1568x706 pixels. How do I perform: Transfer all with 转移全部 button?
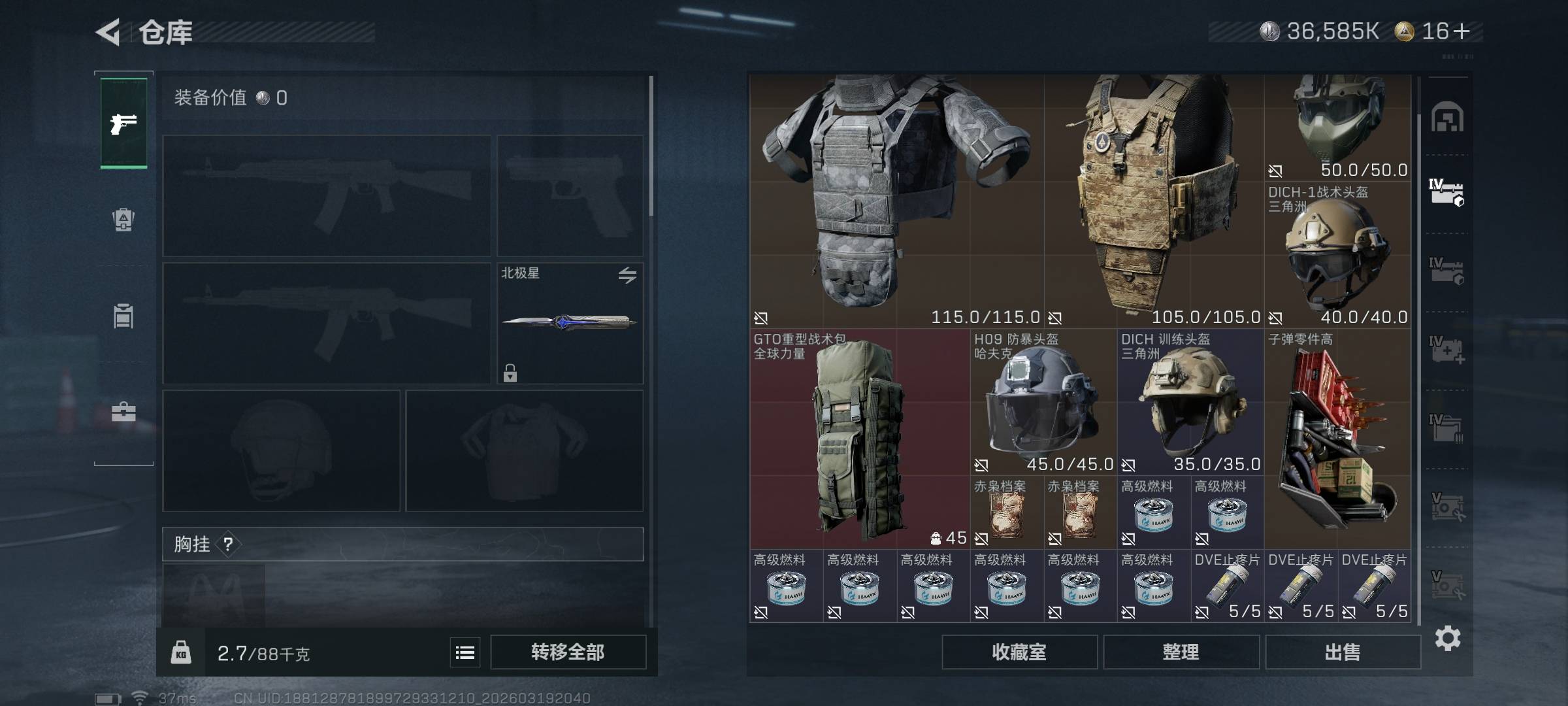568,652
